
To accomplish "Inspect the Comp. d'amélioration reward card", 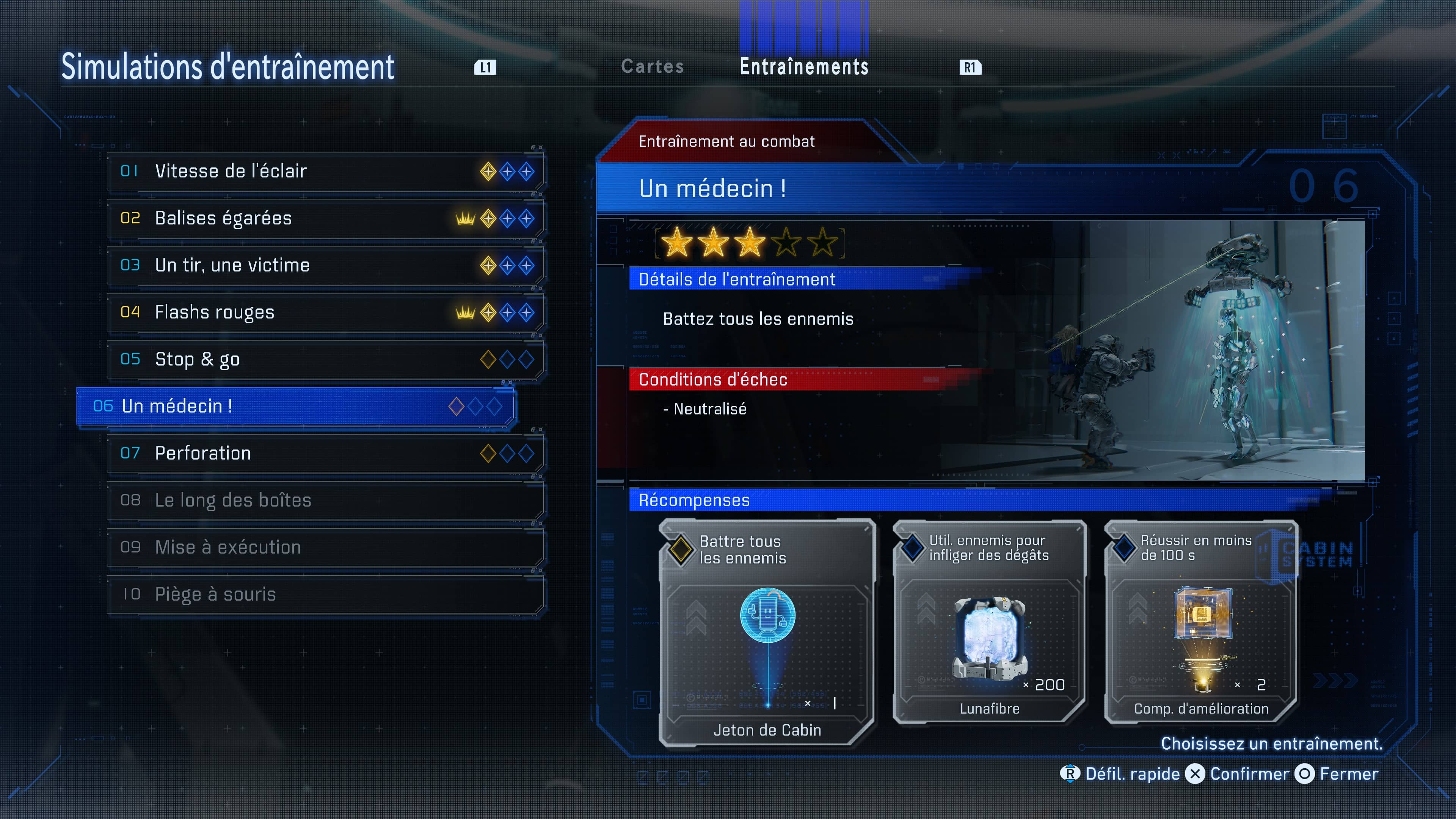I will (x=1201, y=622).
